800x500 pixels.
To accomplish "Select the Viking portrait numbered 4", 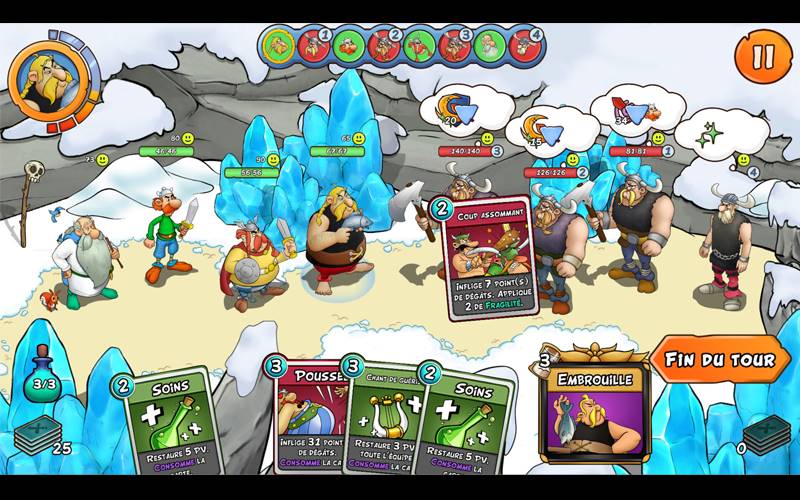I will point(525,45).
